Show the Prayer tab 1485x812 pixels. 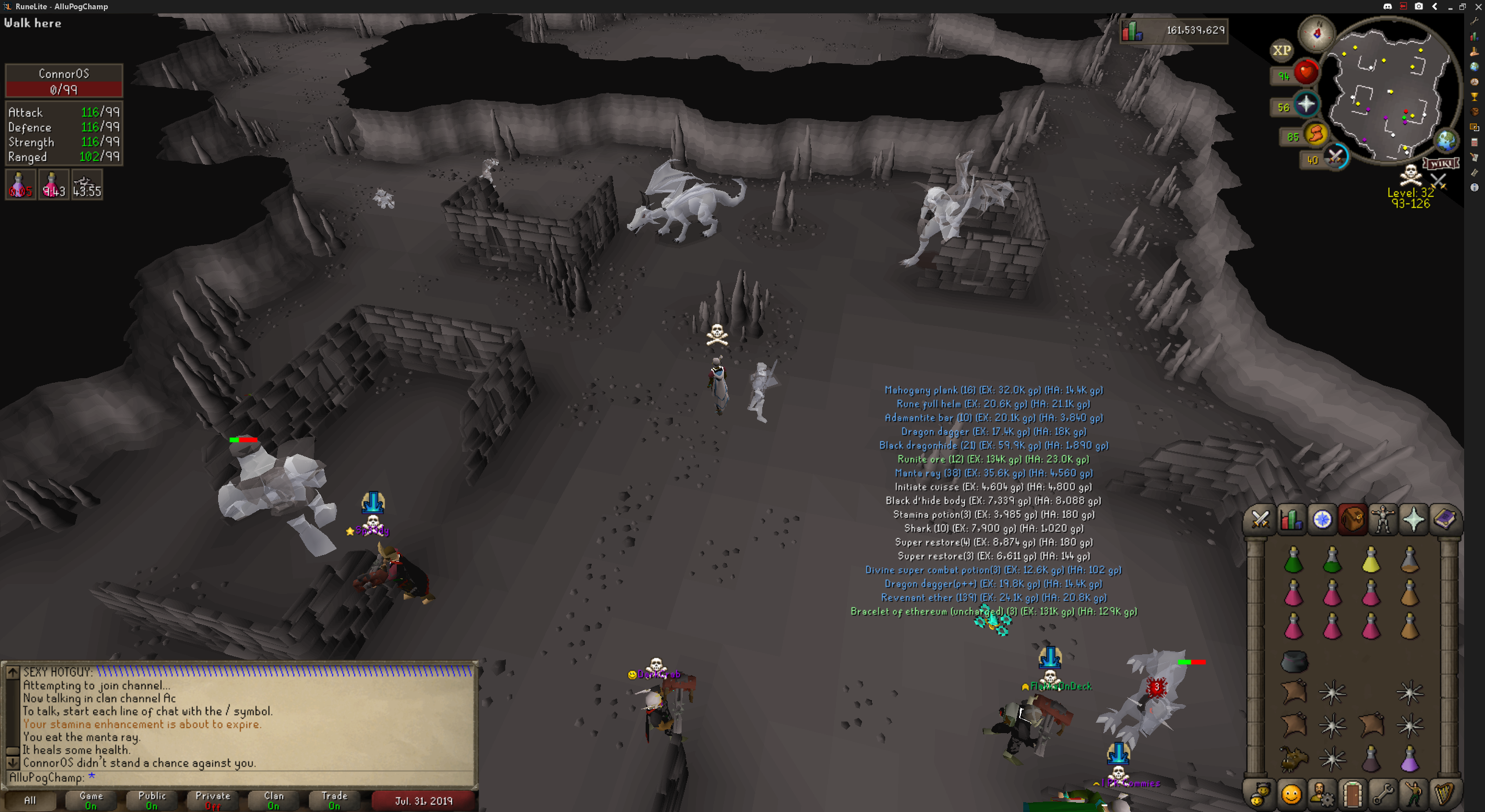point(1414,520)
